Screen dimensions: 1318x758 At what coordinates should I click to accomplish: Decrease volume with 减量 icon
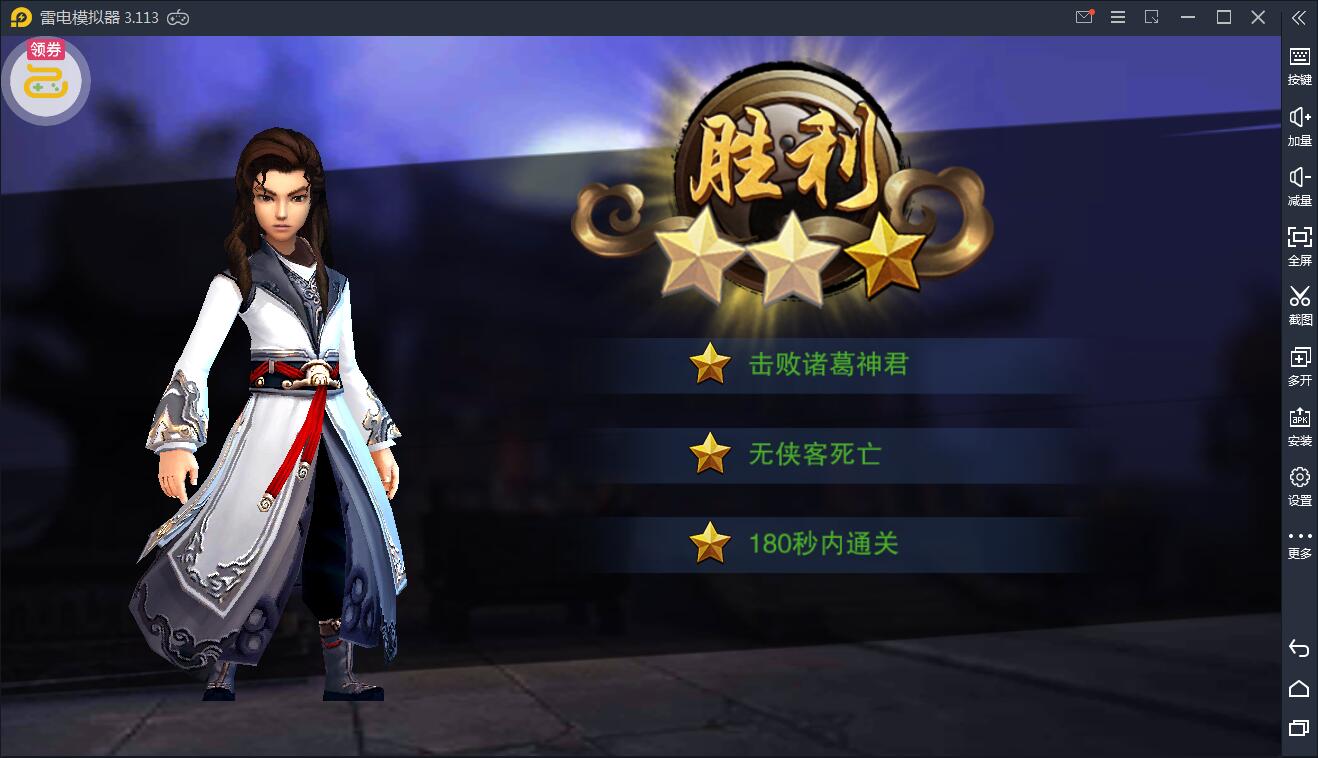point(1299,188)
